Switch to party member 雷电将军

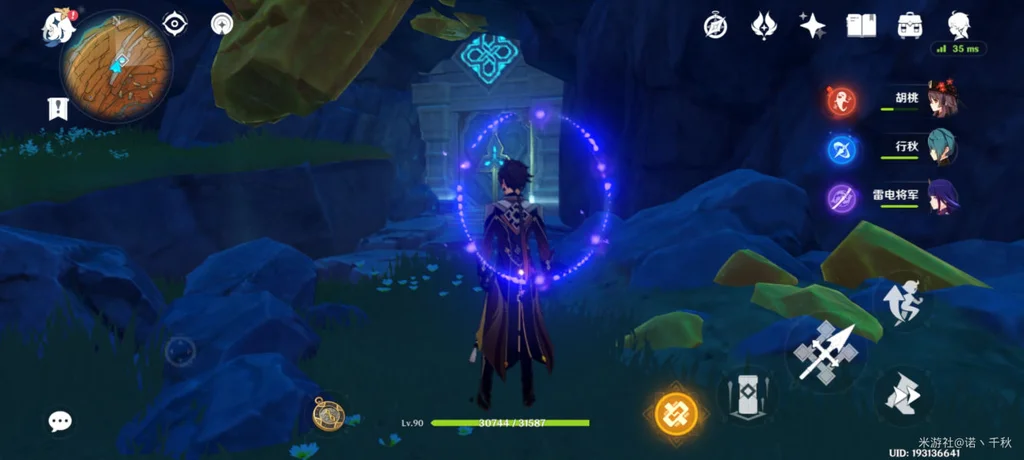(x=942, y=197)
